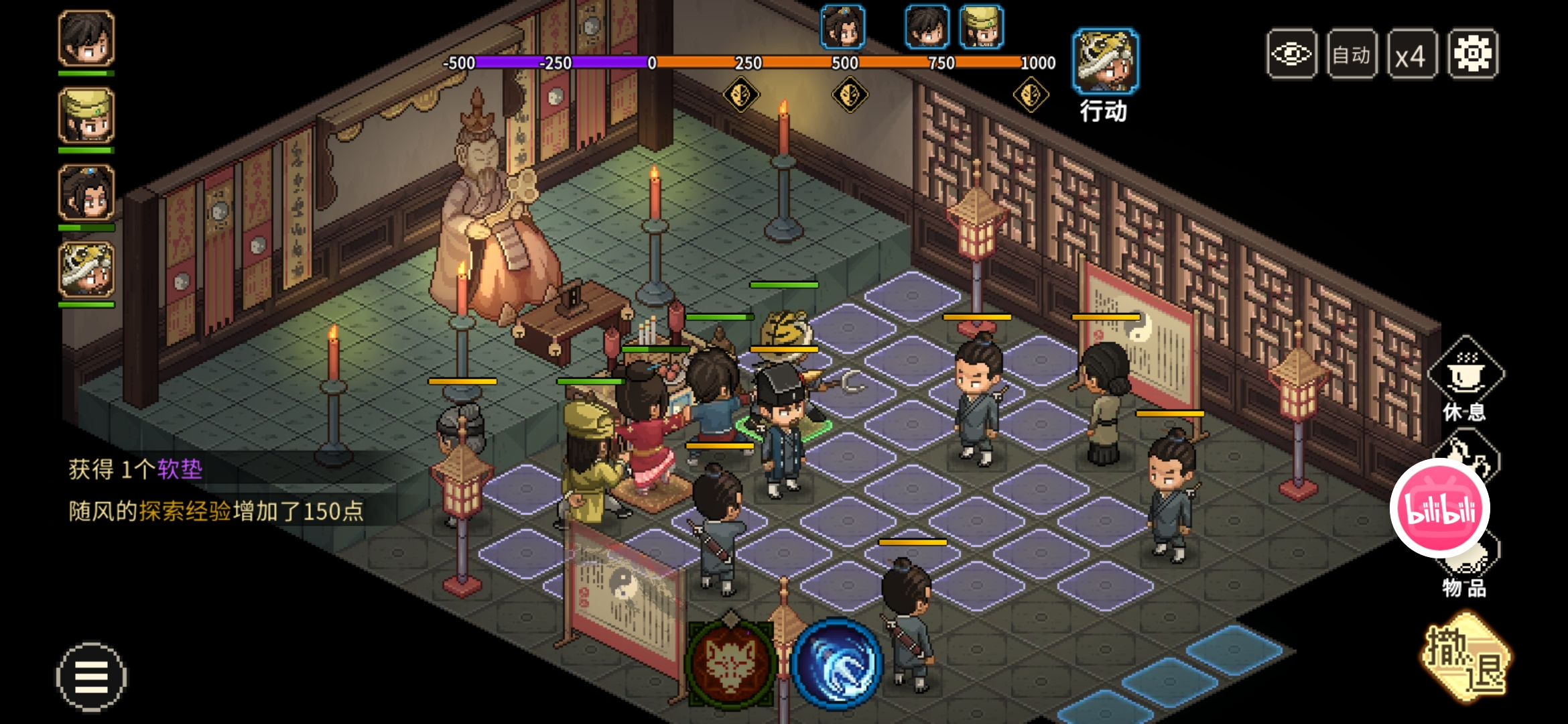Change battle speed with x4 button
The height and width of the screenshot is (724, 1568).
[x=1411, y=54]
